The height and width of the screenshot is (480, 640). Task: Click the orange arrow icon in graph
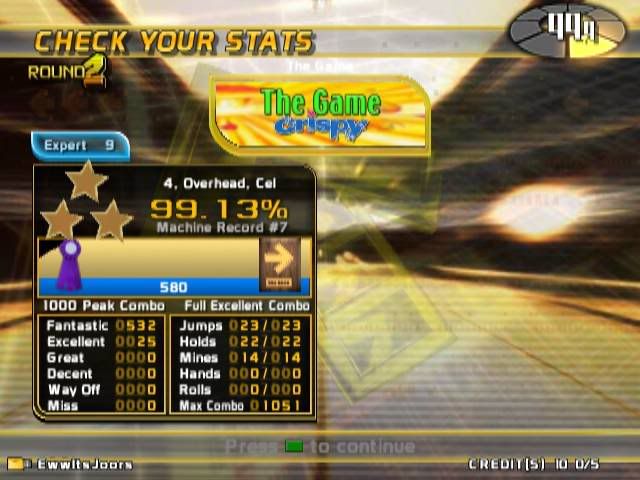279,262
